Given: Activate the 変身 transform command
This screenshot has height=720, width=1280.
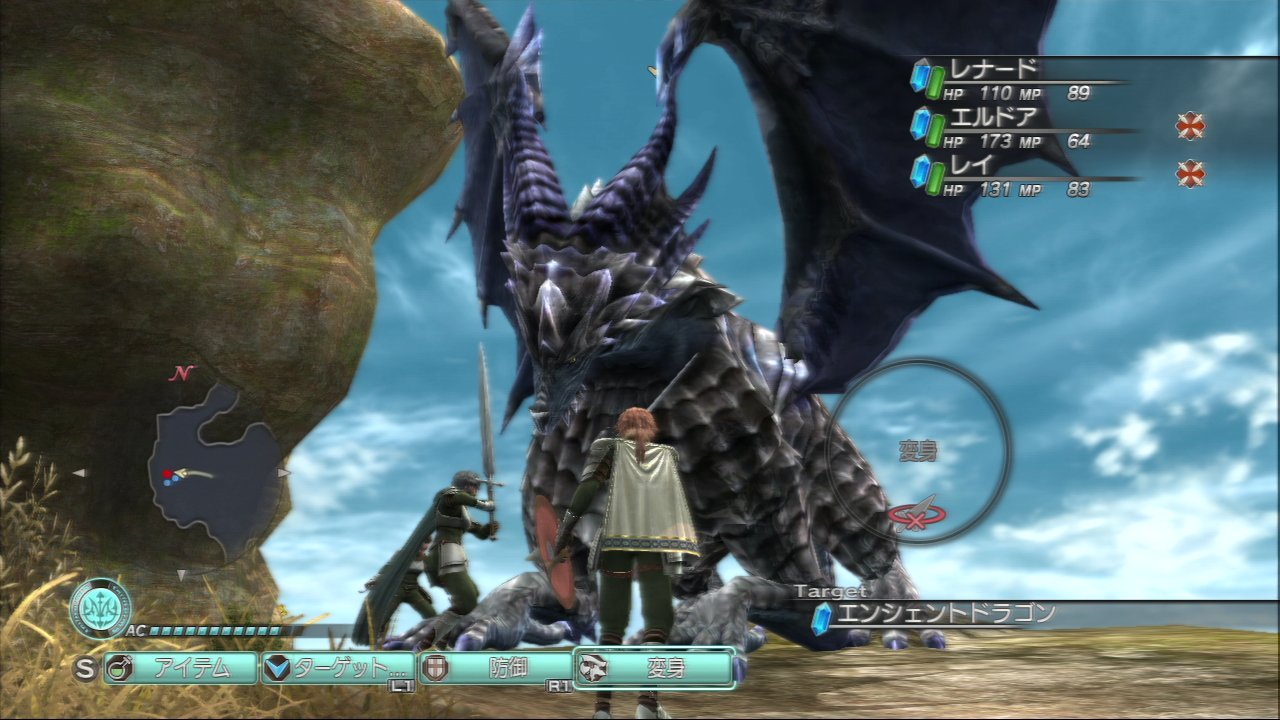Looking at the screenshot, I should tap(655, 668).
